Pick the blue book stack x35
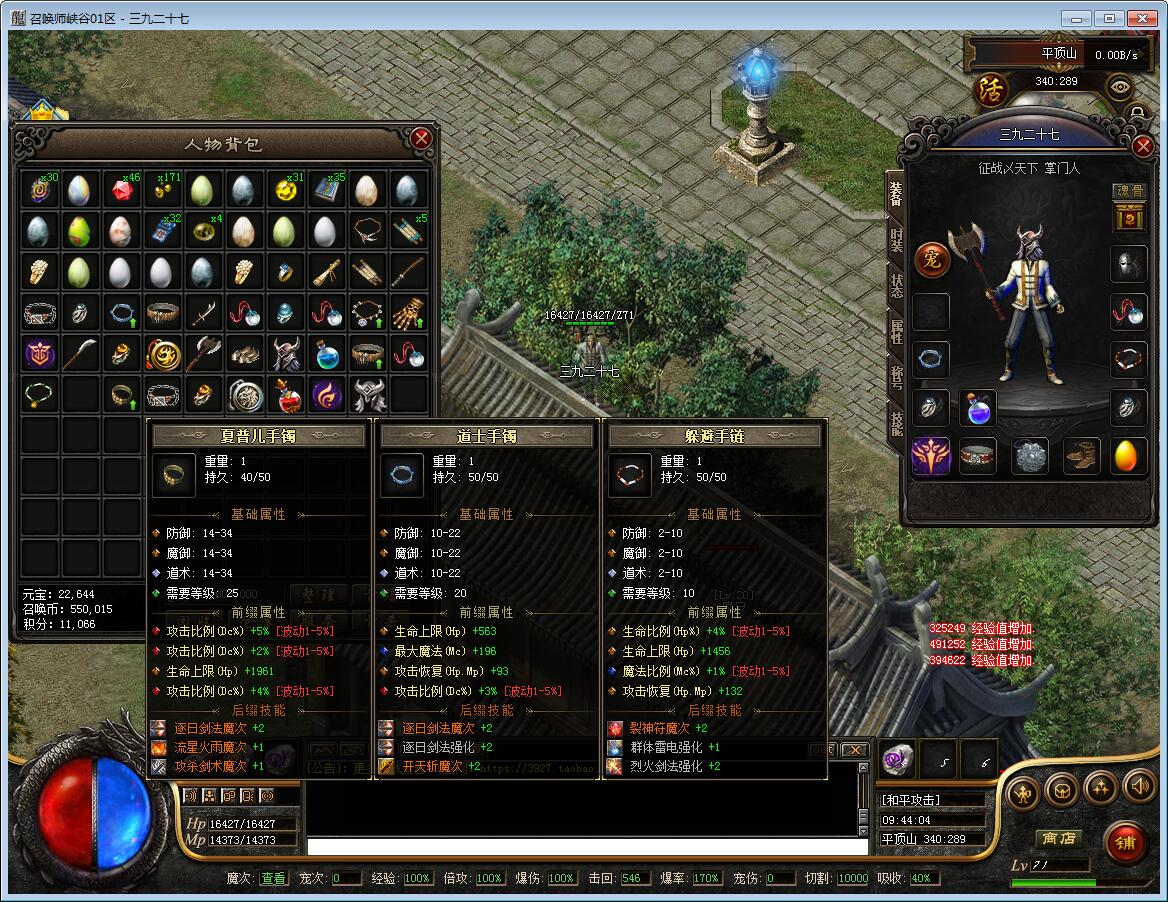The width and height of the screenshot is (1168, 902). pos(326,189)
